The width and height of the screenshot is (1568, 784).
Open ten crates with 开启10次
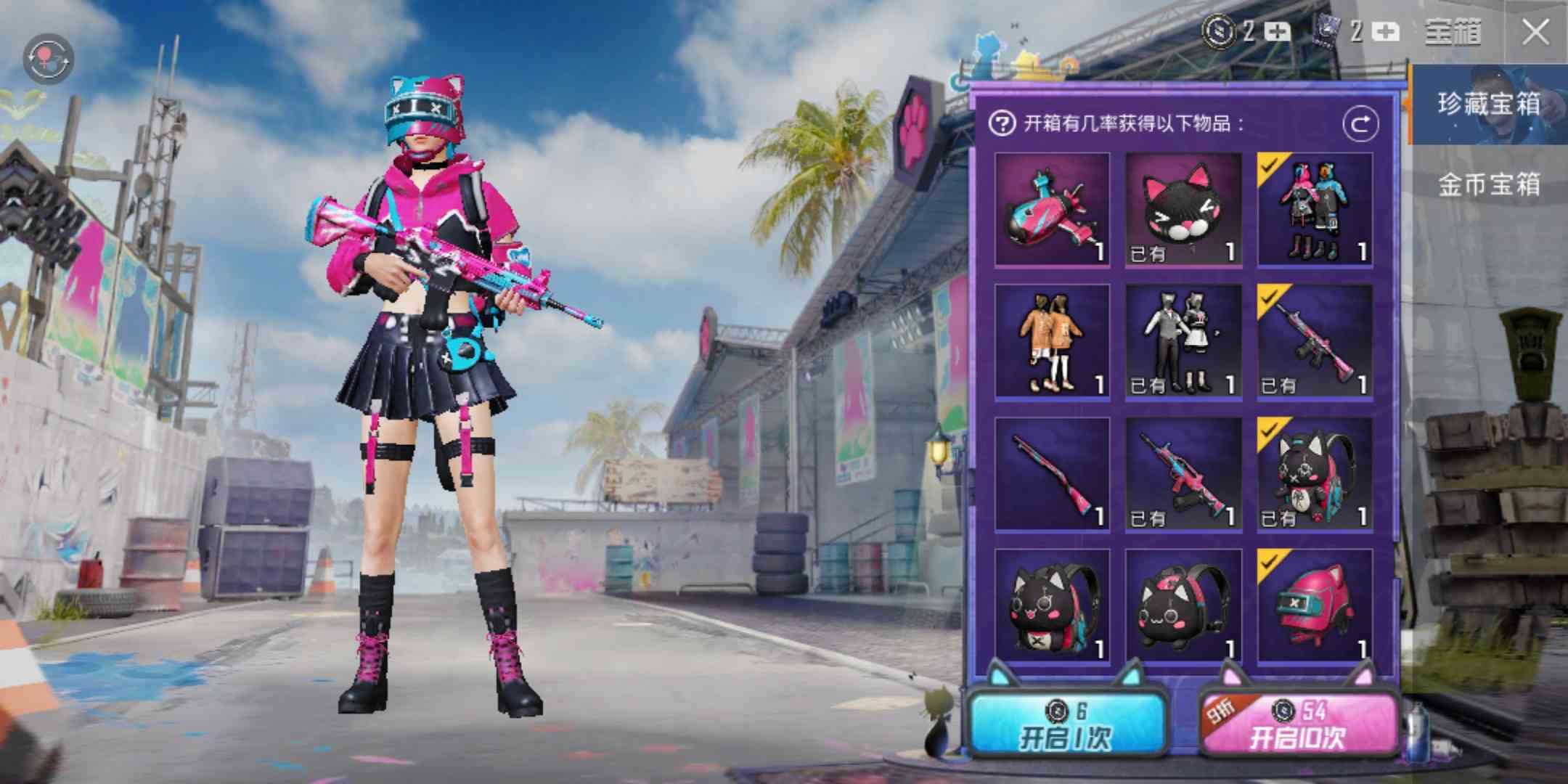click(1297, 726)
